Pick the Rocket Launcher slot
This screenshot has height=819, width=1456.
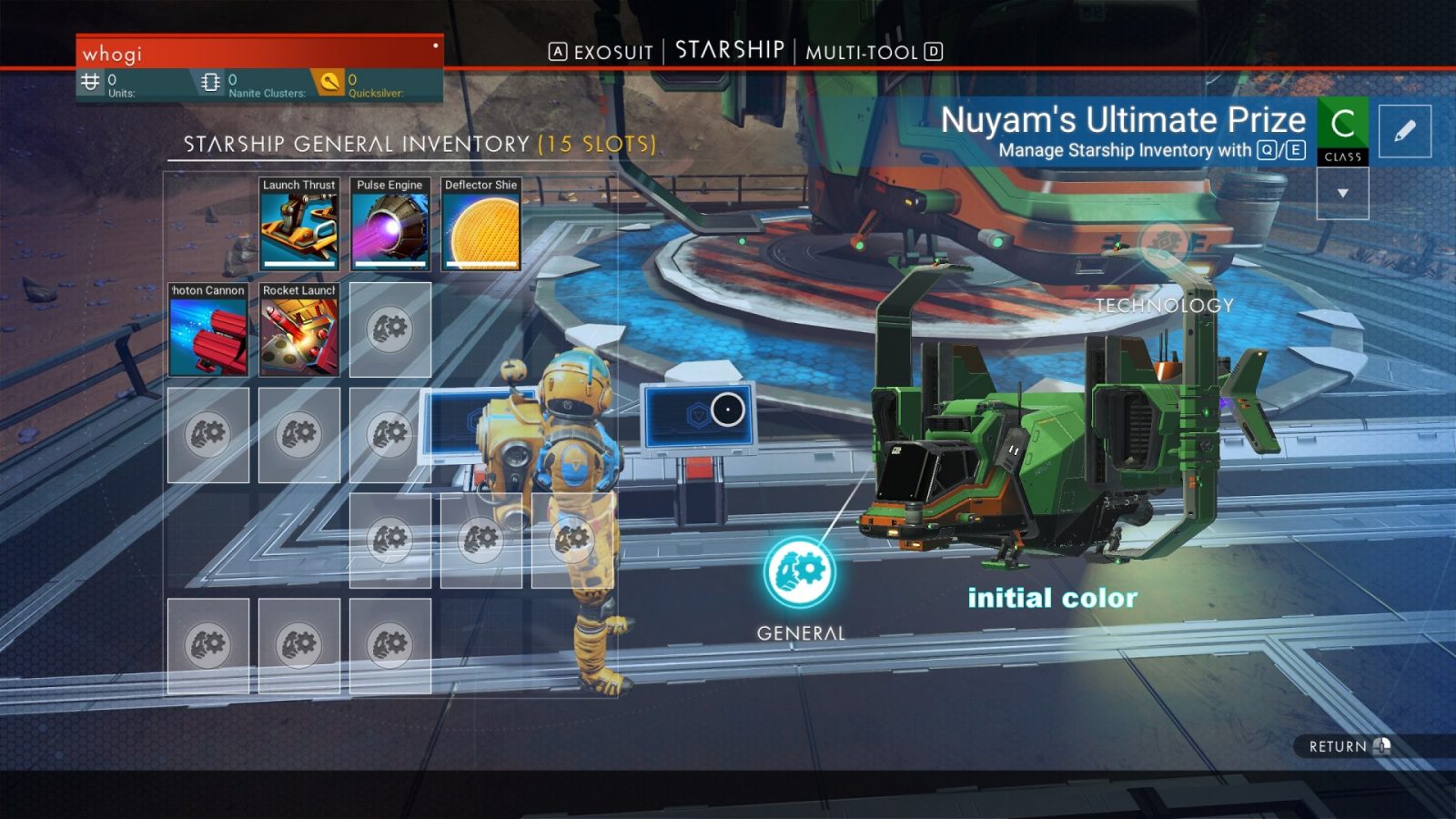[x=299, y=329]
